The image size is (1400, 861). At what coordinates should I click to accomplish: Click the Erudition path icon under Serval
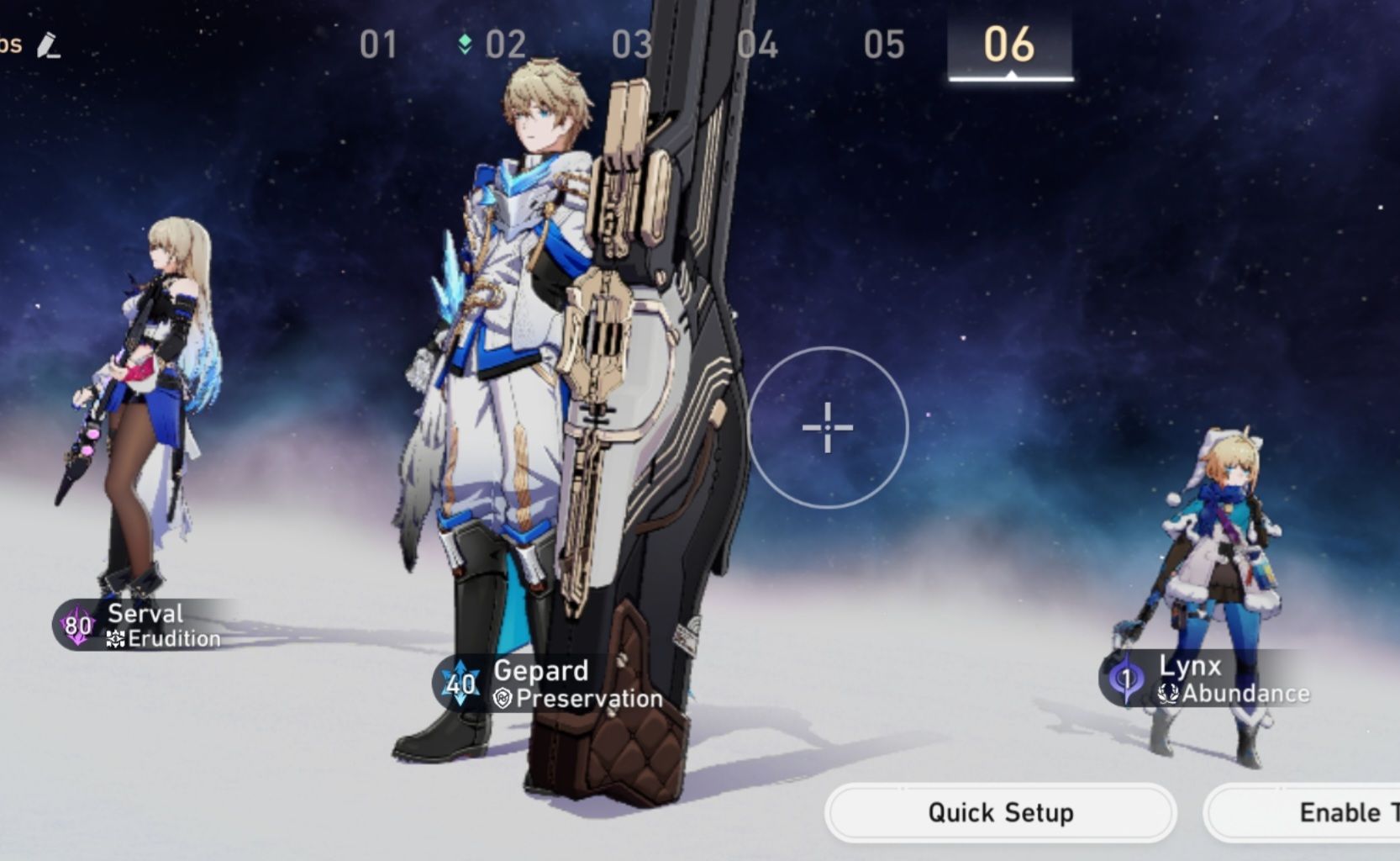coord(116,640)
